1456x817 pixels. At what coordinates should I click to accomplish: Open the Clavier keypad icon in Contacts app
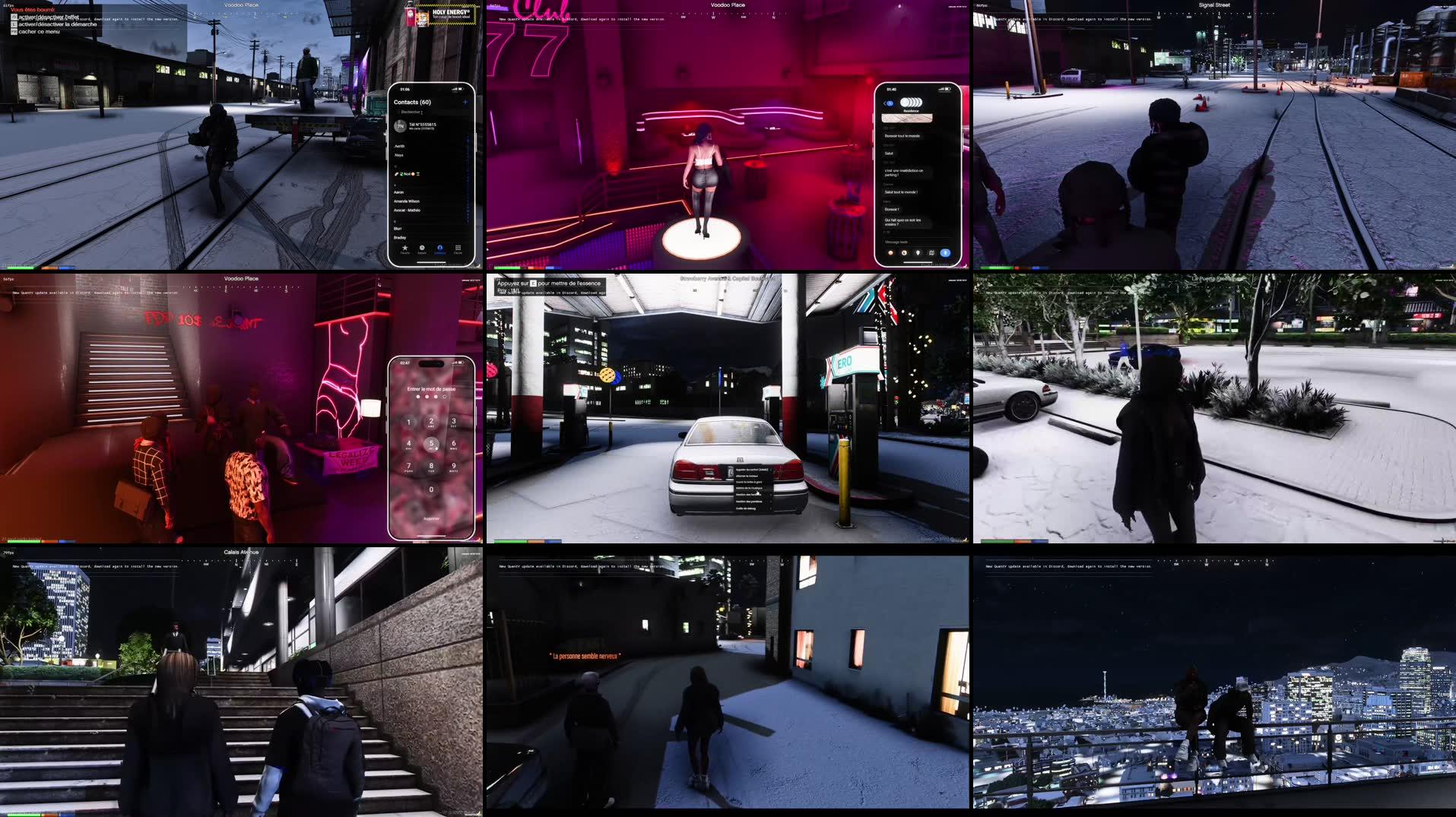(458, 248)
